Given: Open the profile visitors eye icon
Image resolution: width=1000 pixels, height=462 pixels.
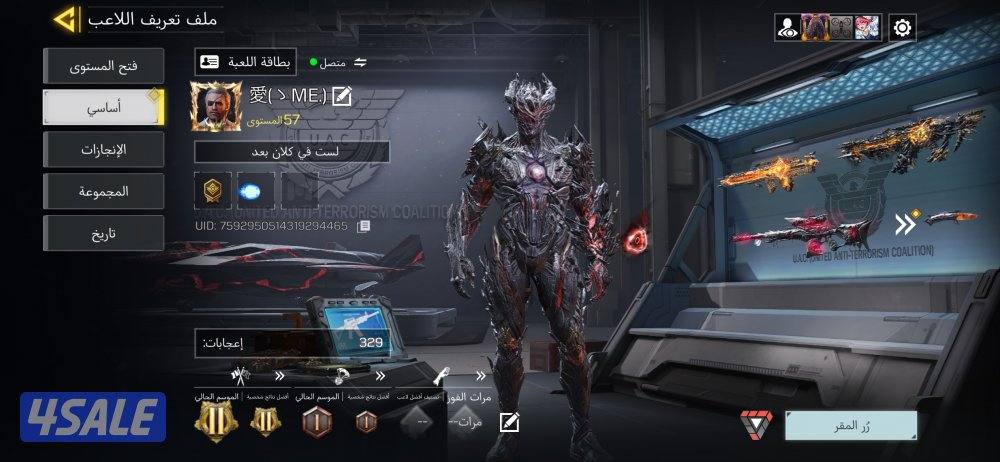Looking at the screenshot, I should pos(787,28).
